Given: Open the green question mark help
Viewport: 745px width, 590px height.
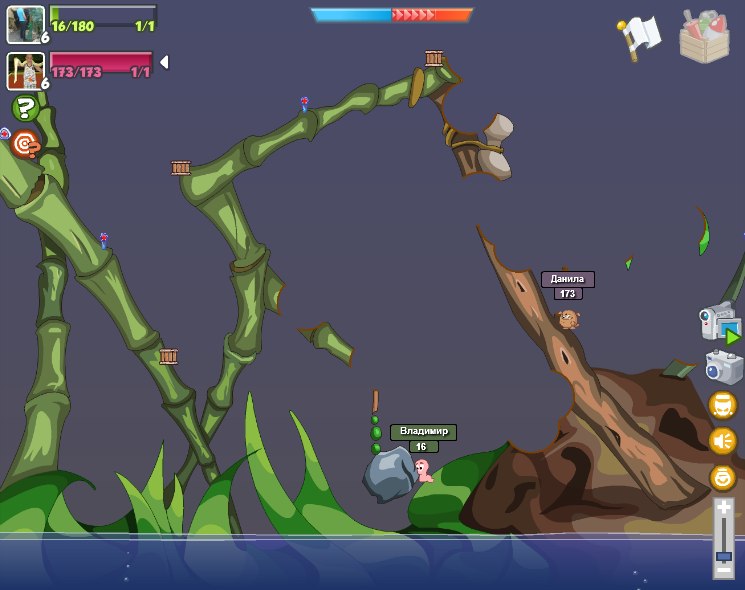Looking at the screenshot, I should click(x=25, y=108).
